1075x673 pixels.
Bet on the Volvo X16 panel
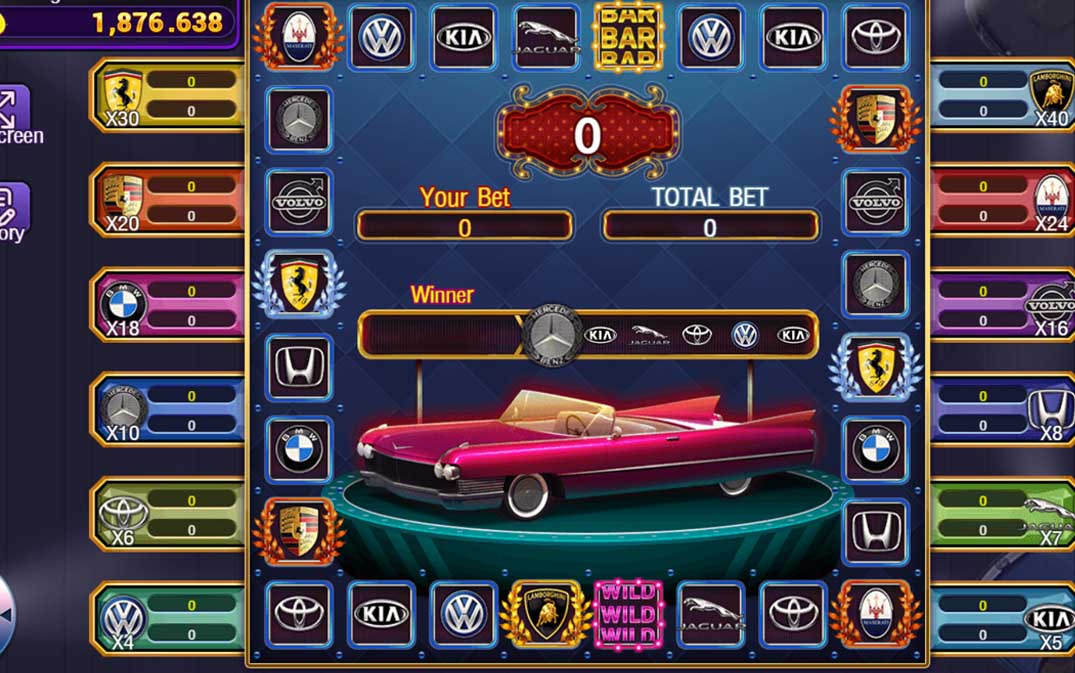(1000, 305)
